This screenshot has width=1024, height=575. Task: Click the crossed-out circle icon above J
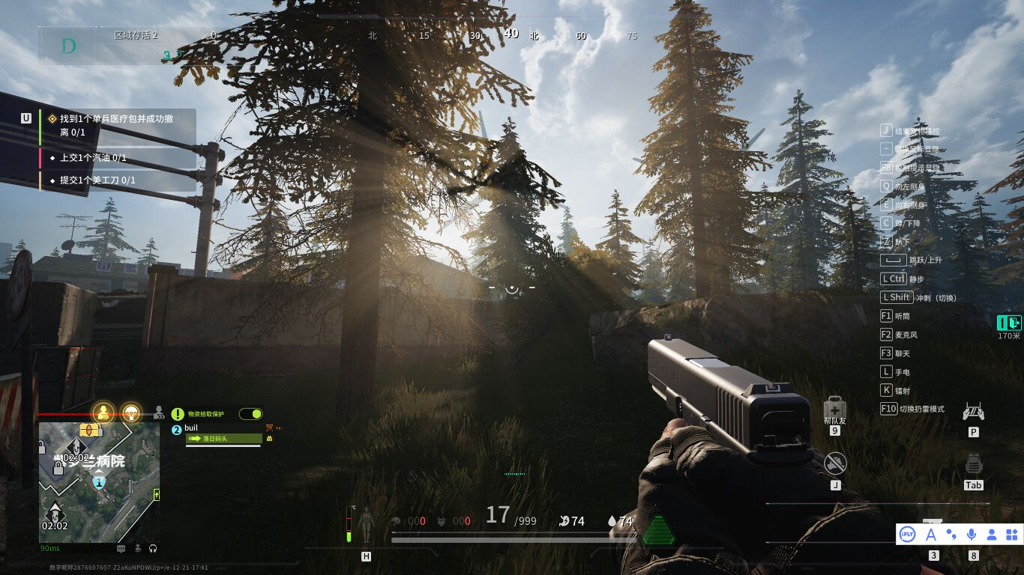tap(835, 463)
